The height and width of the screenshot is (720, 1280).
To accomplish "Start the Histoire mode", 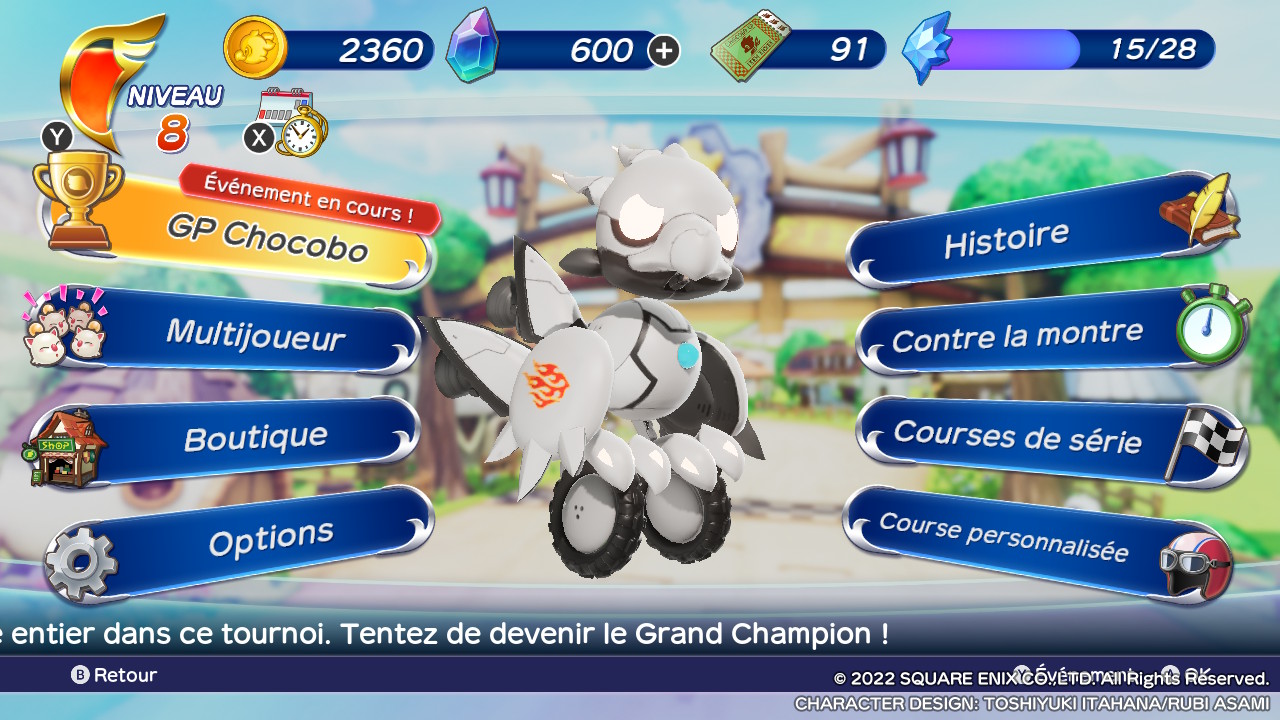I will (x=1005, y=240).
